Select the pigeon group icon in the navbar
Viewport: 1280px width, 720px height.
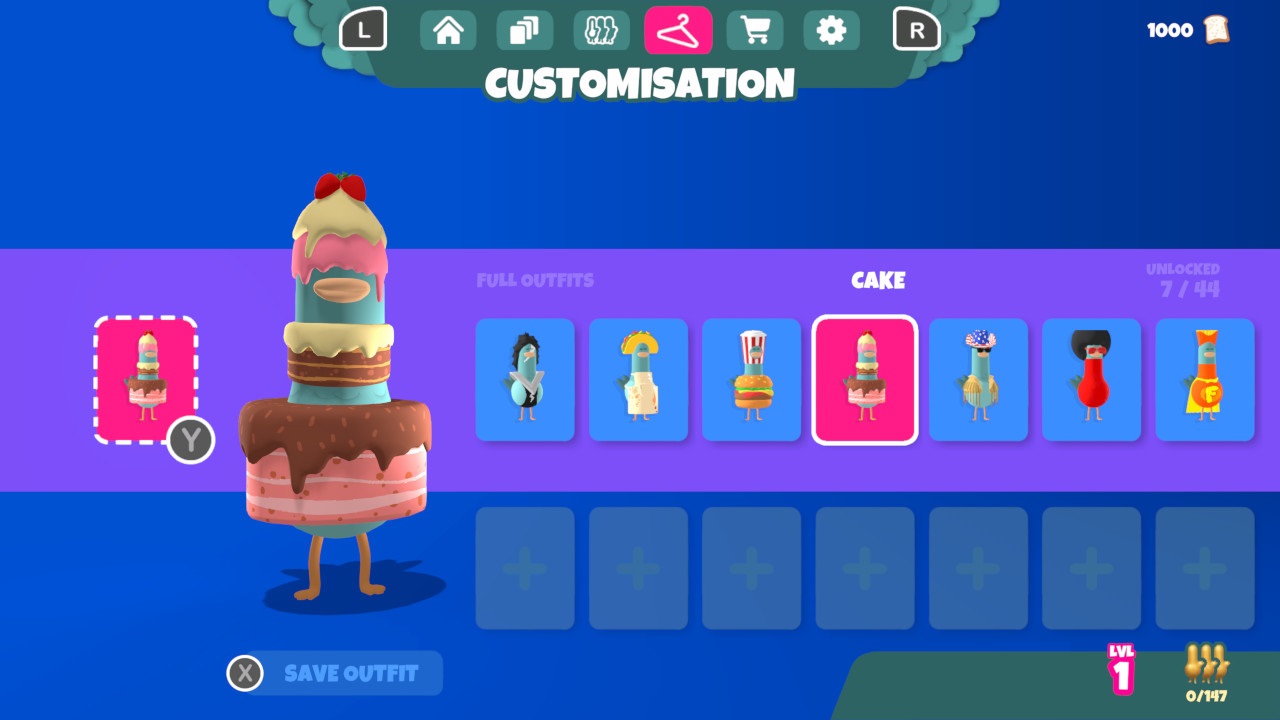pos(601,30)
